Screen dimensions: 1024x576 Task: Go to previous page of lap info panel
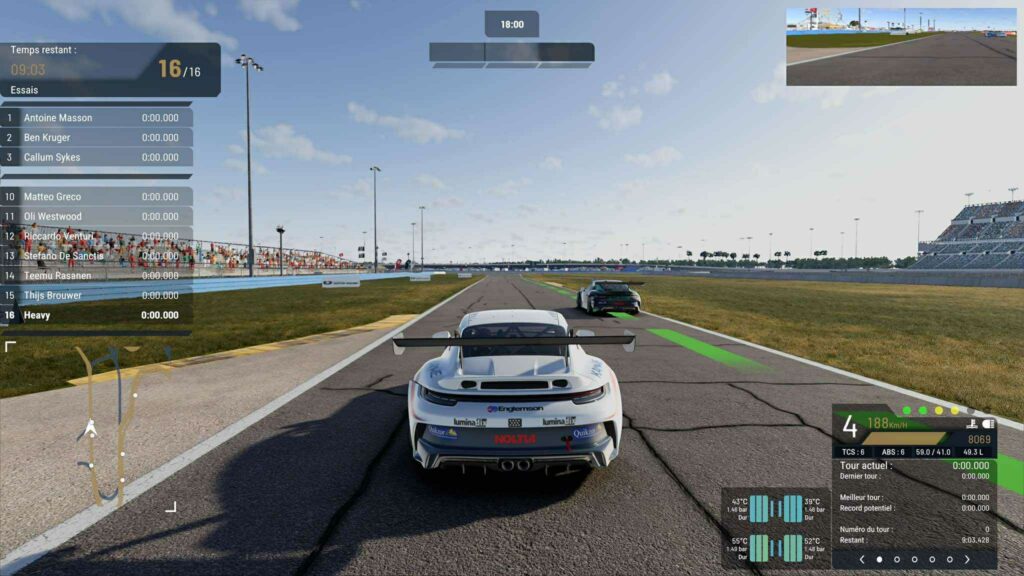coord(862,560)
